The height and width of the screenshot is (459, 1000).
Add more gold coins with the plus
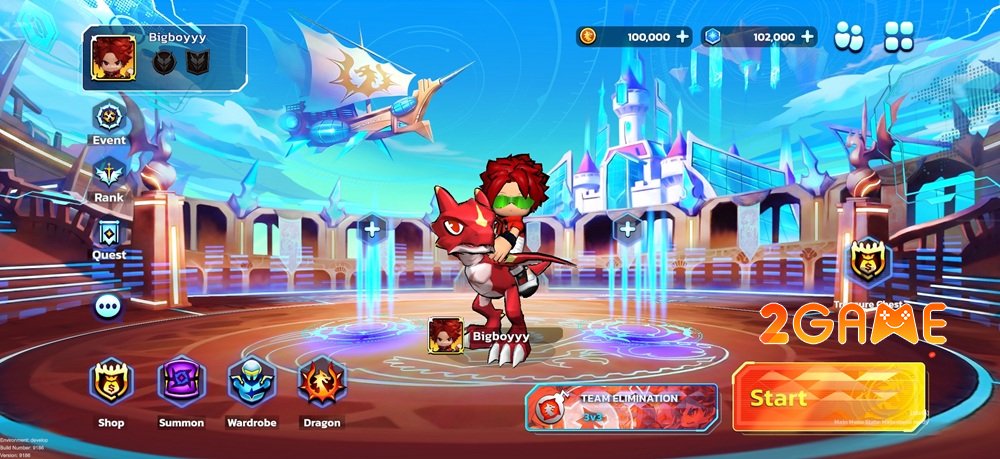click(683, 37)
